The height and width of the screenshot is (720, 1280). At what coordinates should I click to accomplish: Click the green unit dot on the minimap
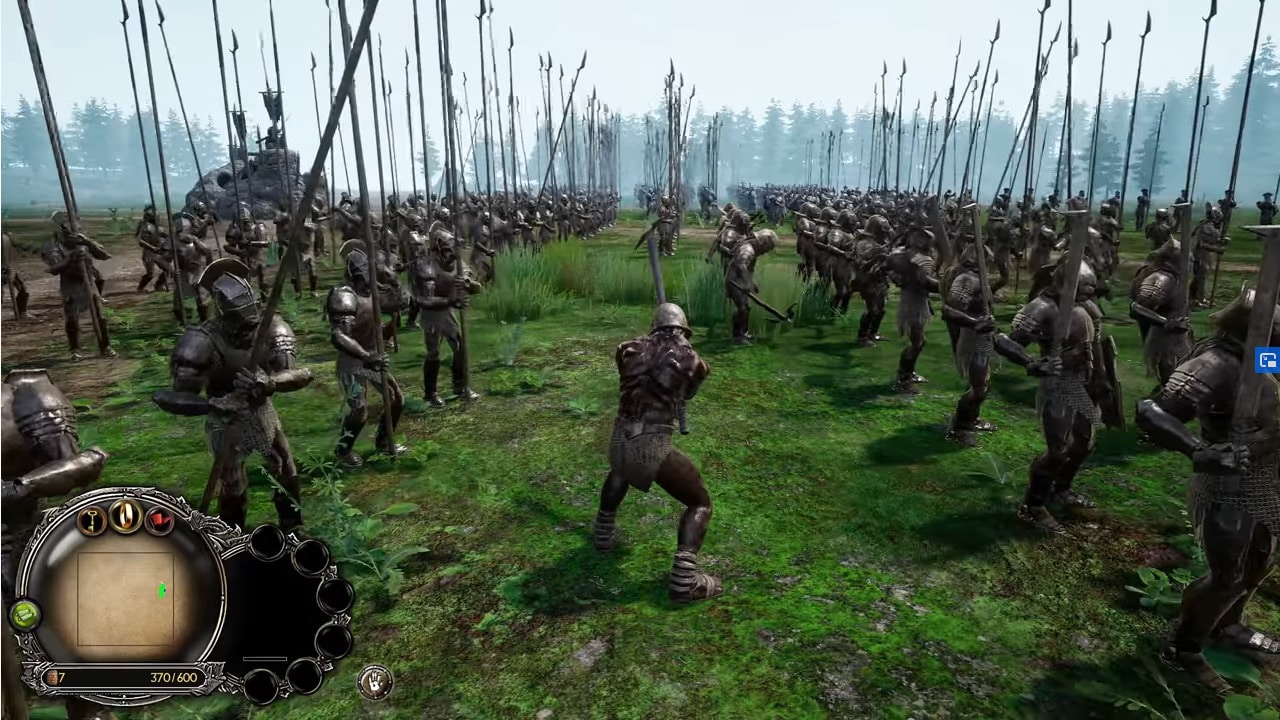click(162, 590)
